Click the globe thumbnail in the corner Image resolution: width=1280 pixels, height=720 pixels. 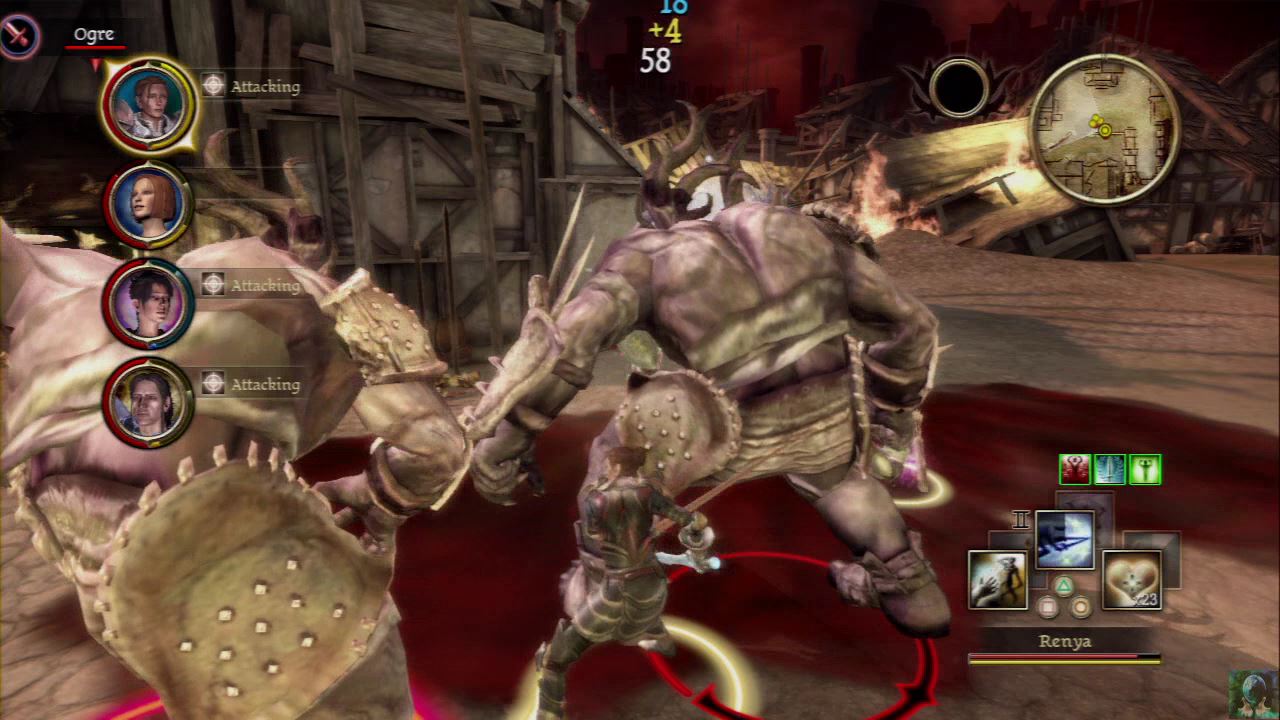coord(1253,693)
